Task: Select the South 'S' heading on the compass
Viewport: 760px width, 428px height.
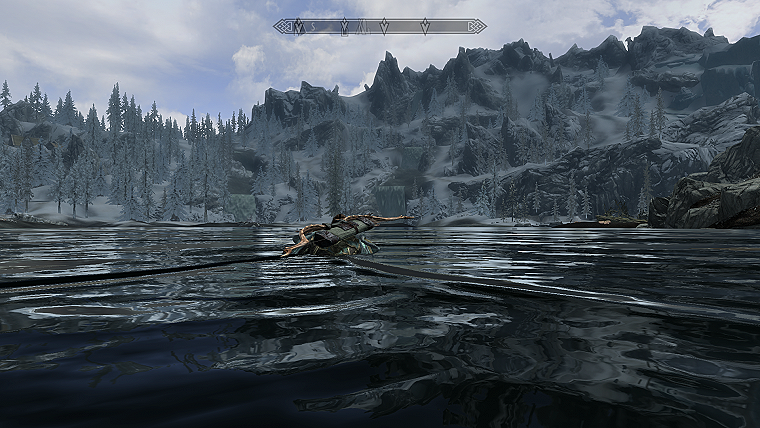Action: tap(313, 26)
